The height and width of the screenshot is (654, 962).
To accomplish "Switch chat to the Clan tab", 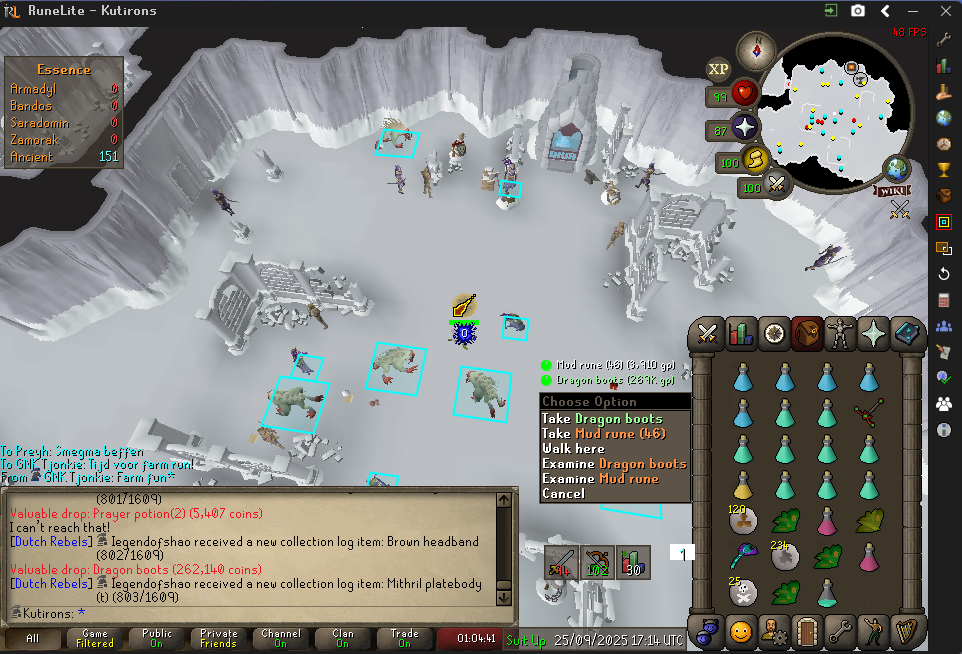I will (343, 638).
